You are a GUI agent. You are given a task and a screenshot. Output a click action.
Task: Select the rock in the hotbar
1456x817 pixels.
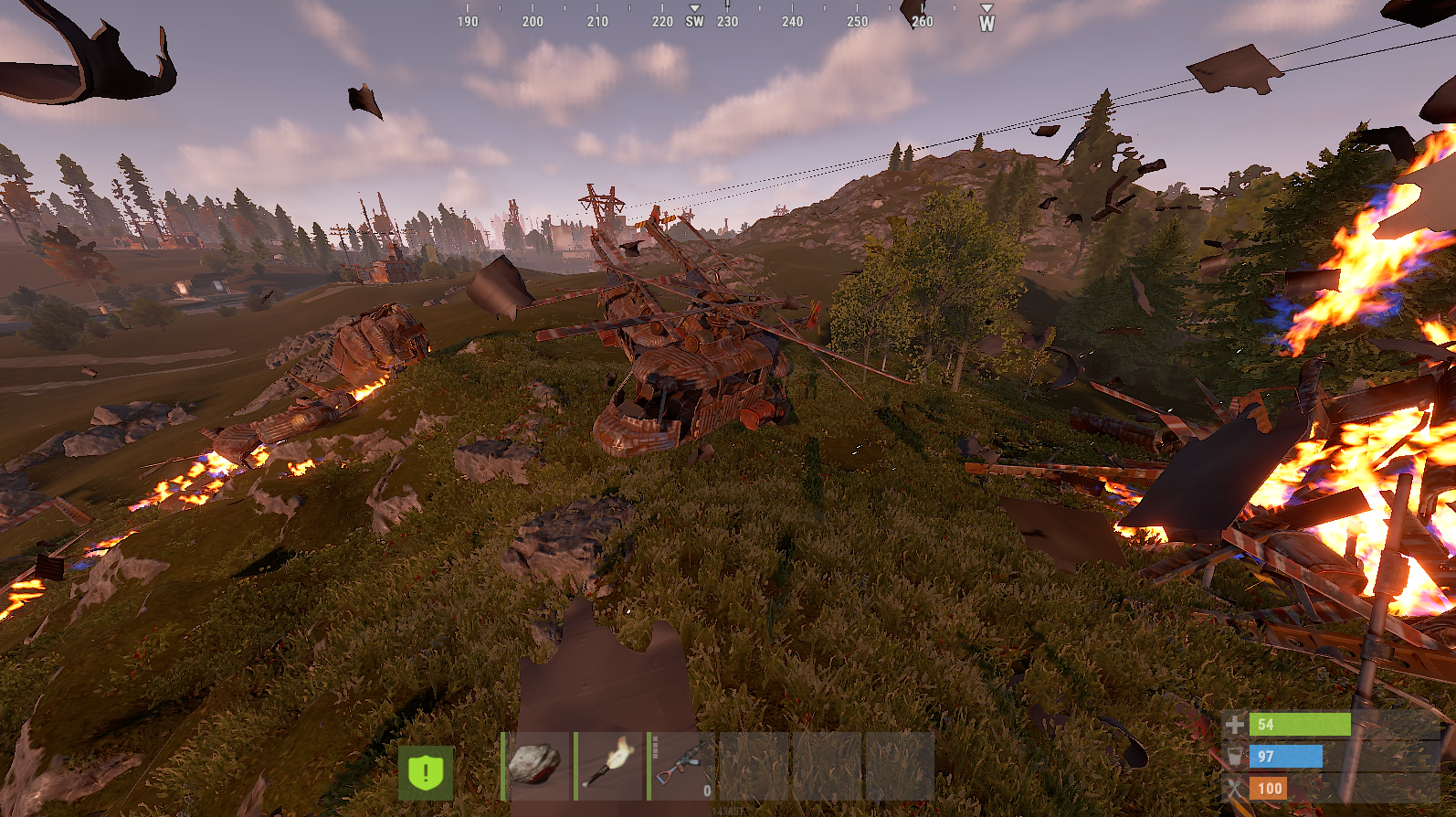536,766
